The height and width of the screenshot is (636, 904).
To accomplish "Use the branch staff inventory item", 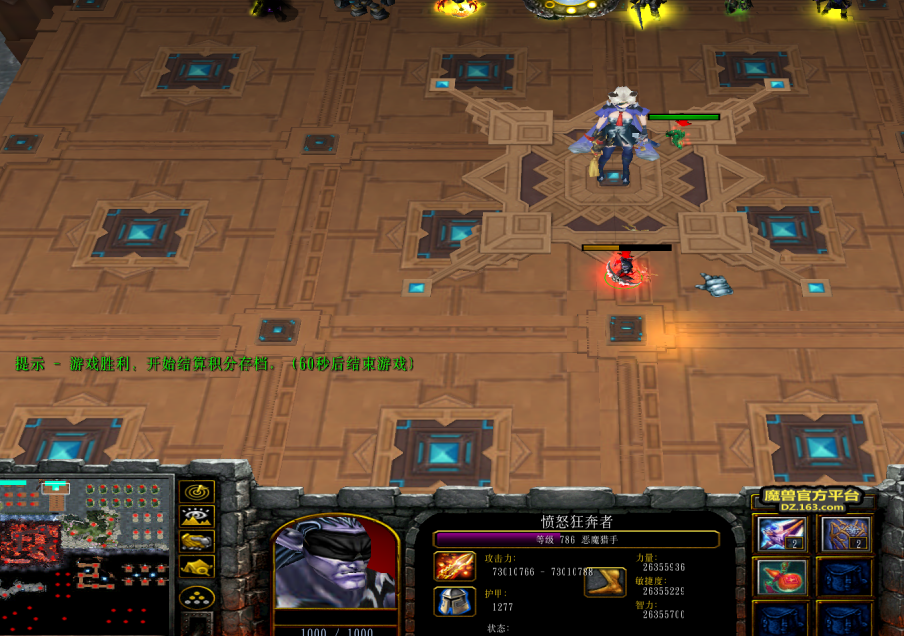I will (x=845, y=534).
